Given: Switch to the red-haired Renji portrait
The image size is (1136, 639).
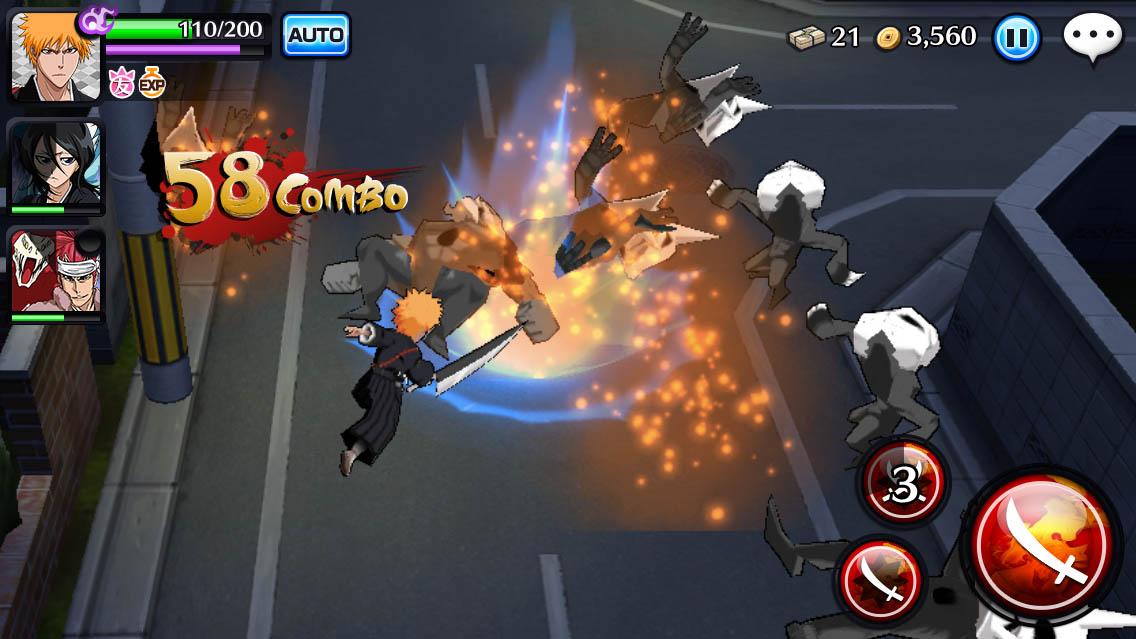Looking at the screenshot, I should click(x=56, y=275).
